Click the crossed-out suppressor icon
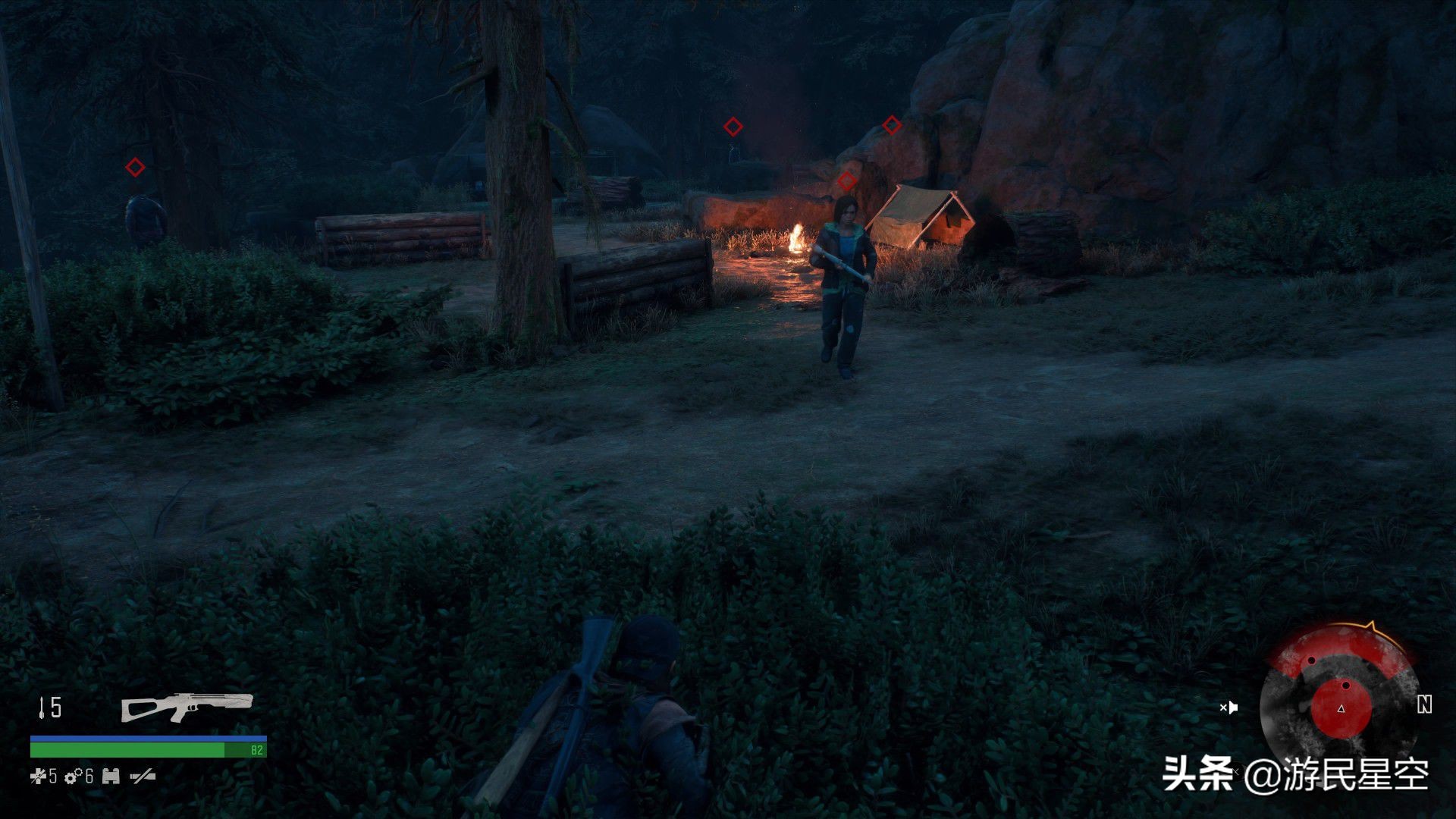1456x819 pixels. click(x=143, y=776)
